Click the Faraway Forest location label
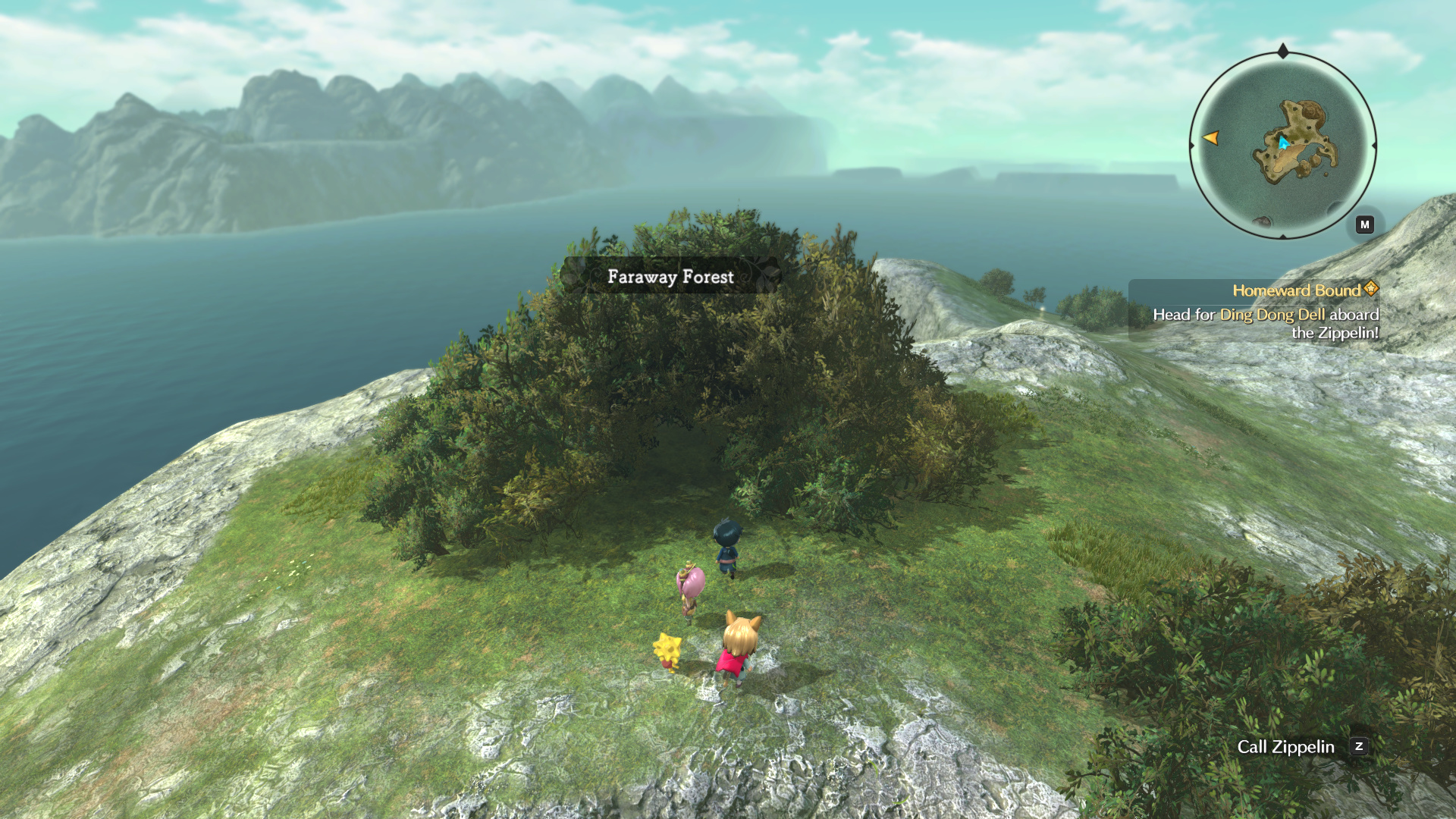 point(670,277)
